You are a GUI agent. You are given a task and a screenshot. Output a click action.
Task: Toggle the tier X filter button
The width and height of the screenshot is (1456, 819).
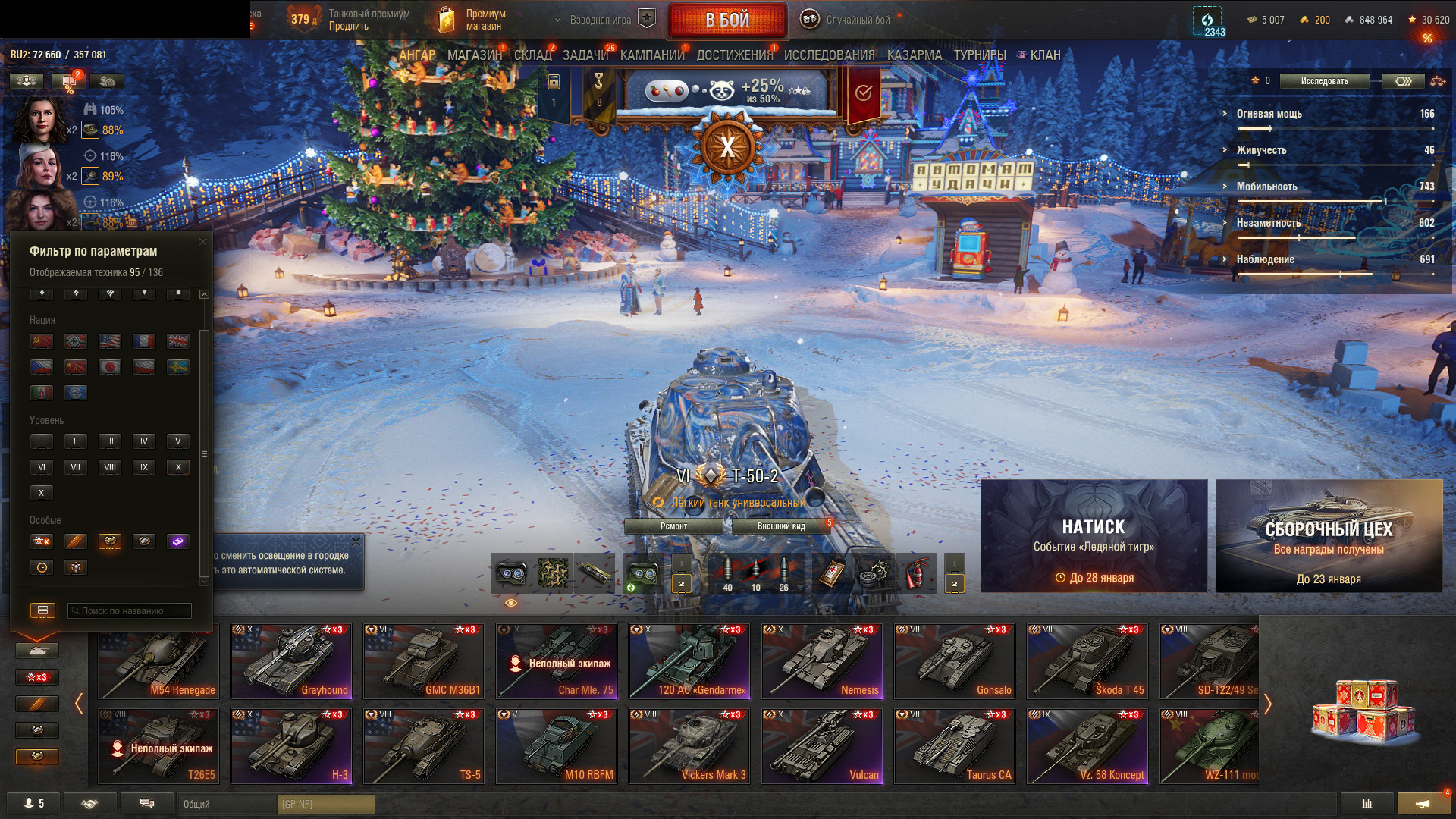[x=178, y=467]
